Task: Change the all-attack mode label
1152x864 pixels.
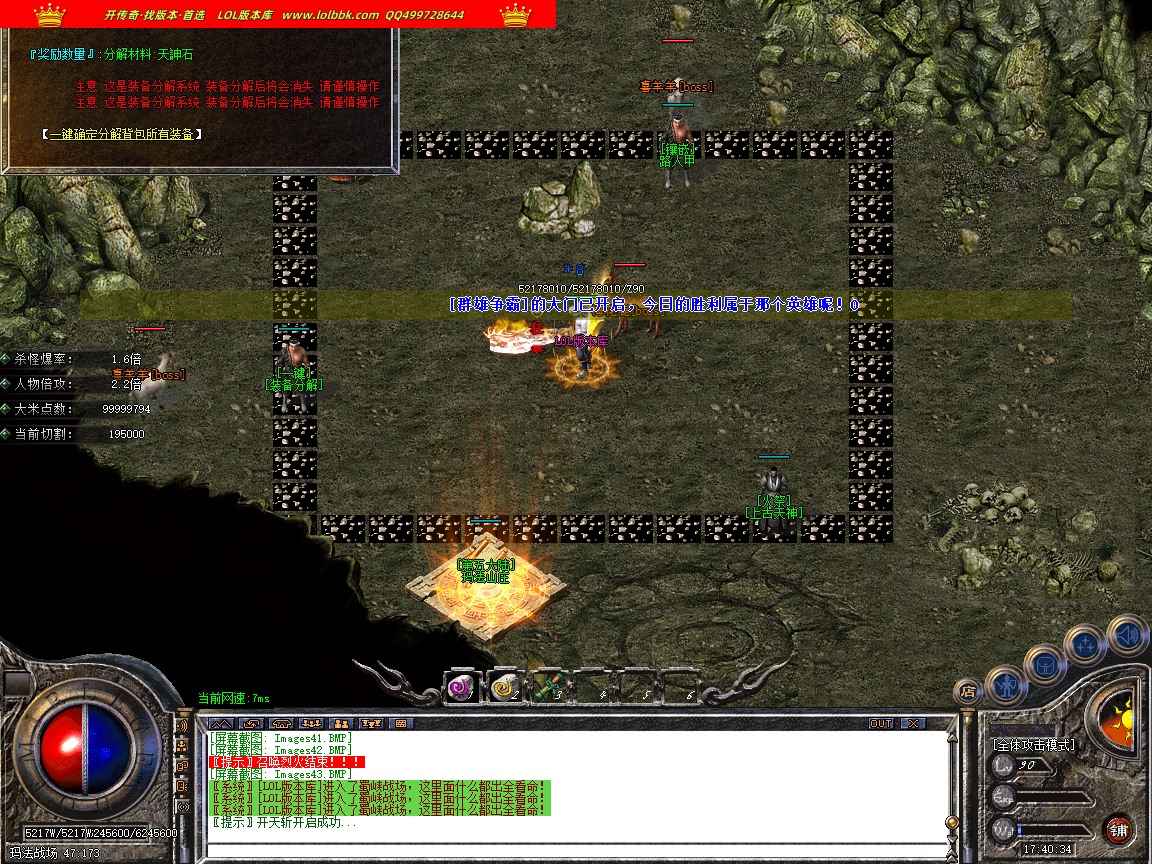Action: coord(1033,745)
